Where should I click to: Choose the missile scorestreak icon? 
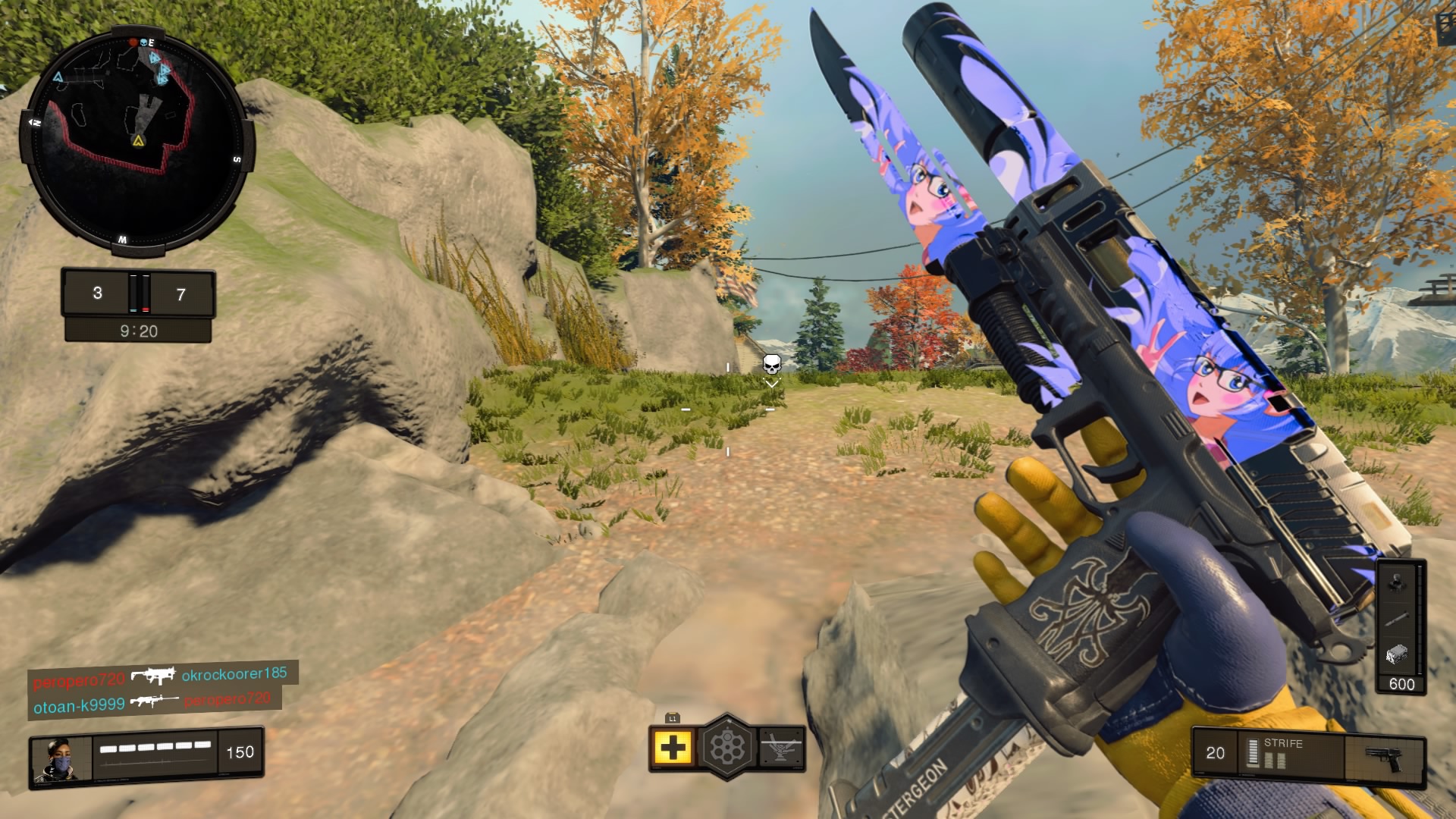click(1398, 620)
